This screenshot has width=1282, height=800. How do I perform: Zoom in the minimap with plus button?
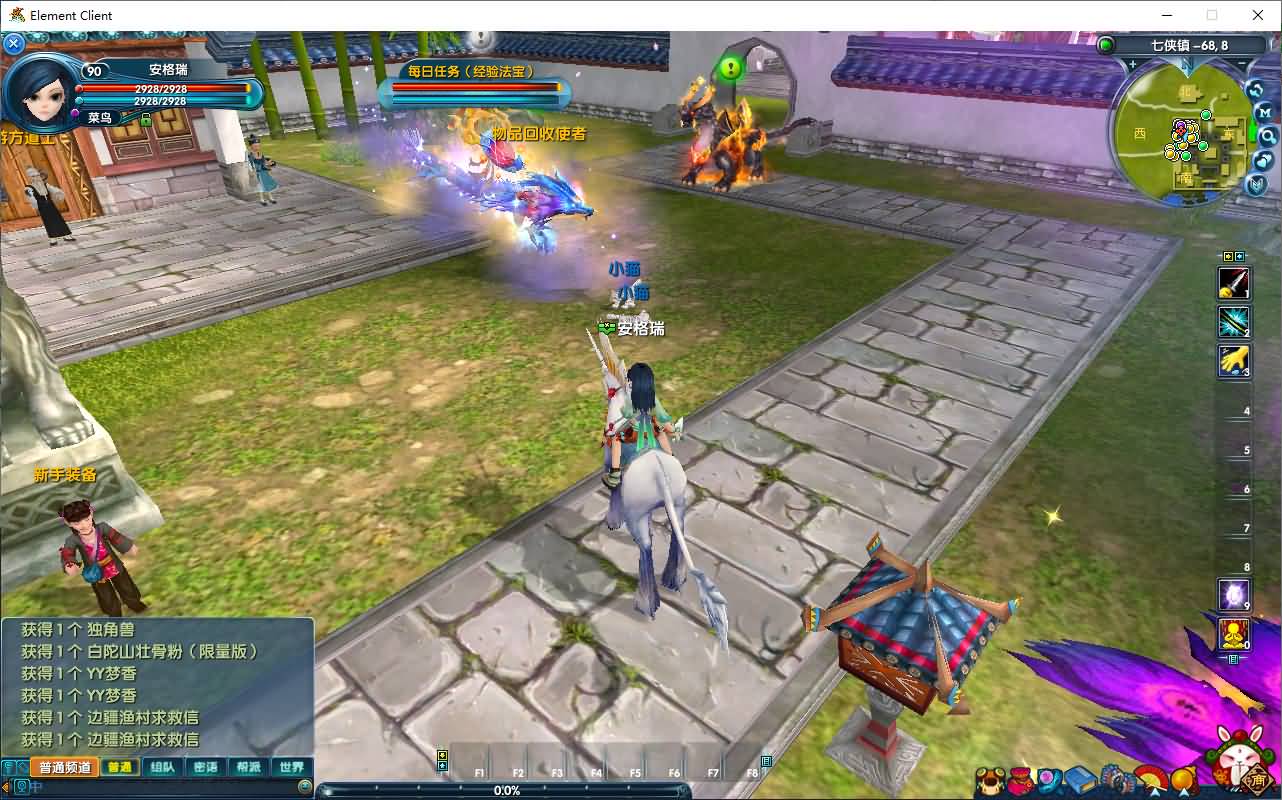[x=1133, y=65]
